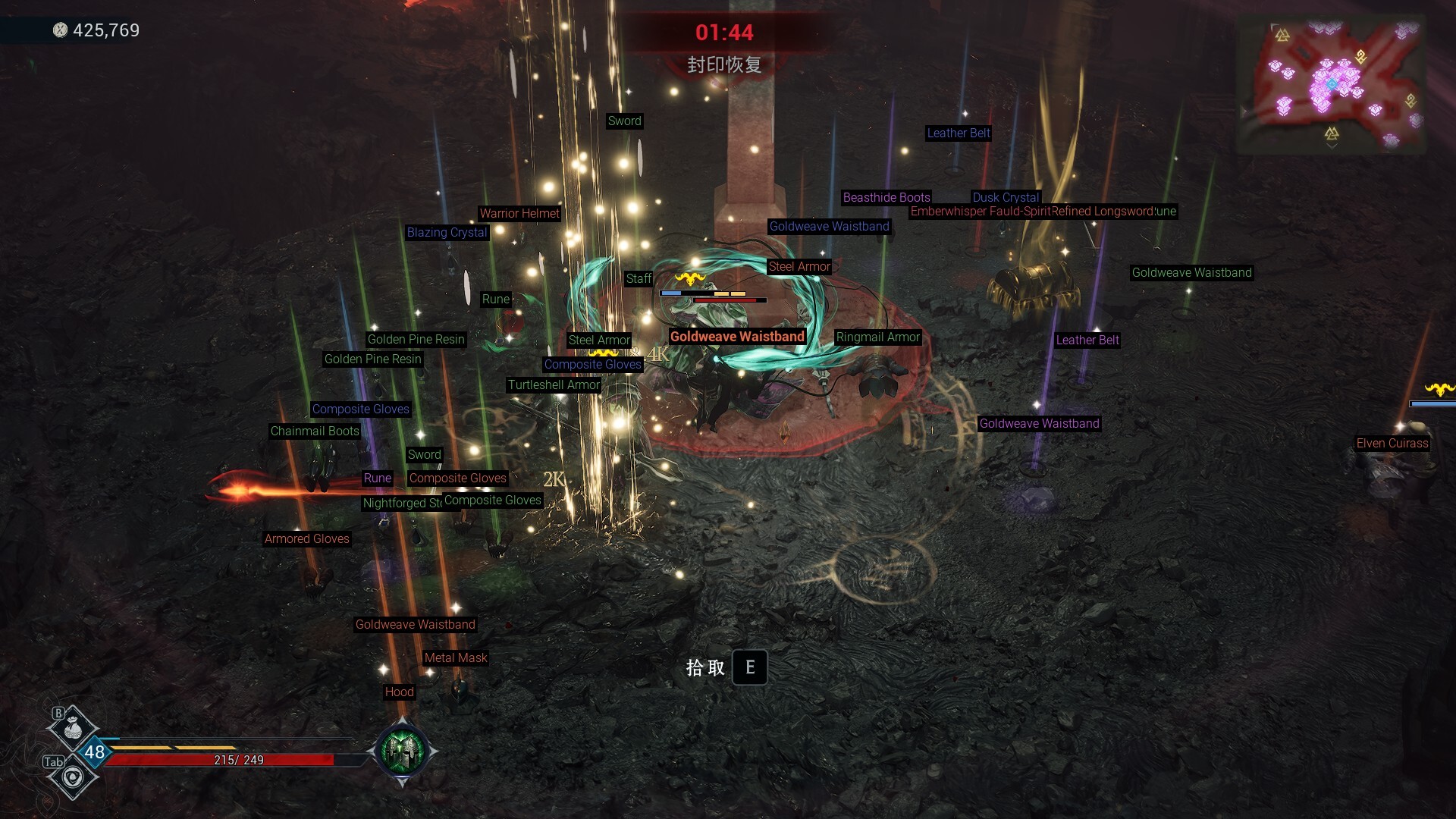
Task: Toggle the Goldweave Waistband highlighted loot label
Action: 737,336
